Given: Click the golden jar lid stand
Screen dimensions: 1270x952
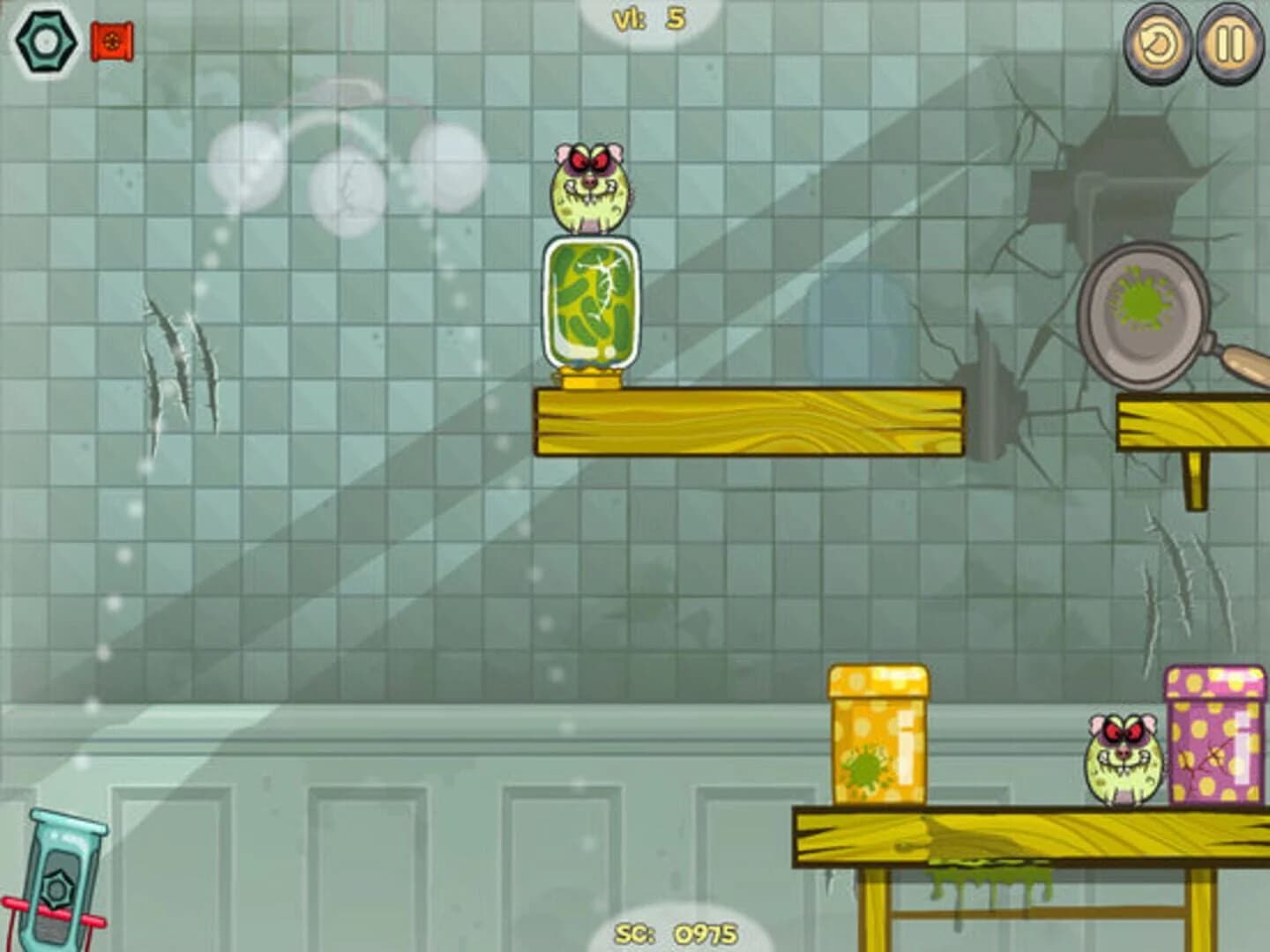Looking at the screenshot, I should (x=589, y=379).
